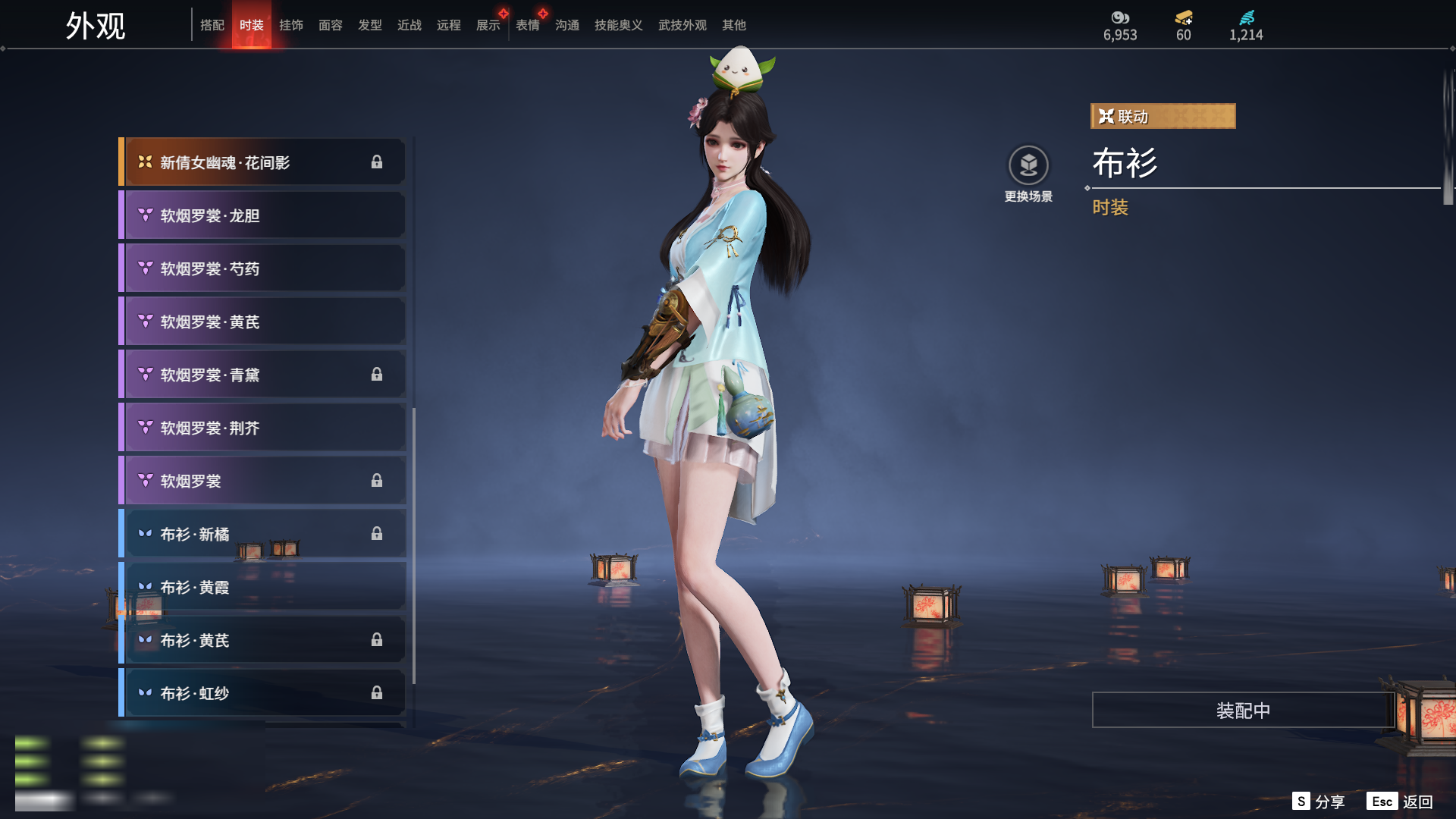Select the 软烟罗裳·龙胆 outfit
1456x819 pixels.
262,215
